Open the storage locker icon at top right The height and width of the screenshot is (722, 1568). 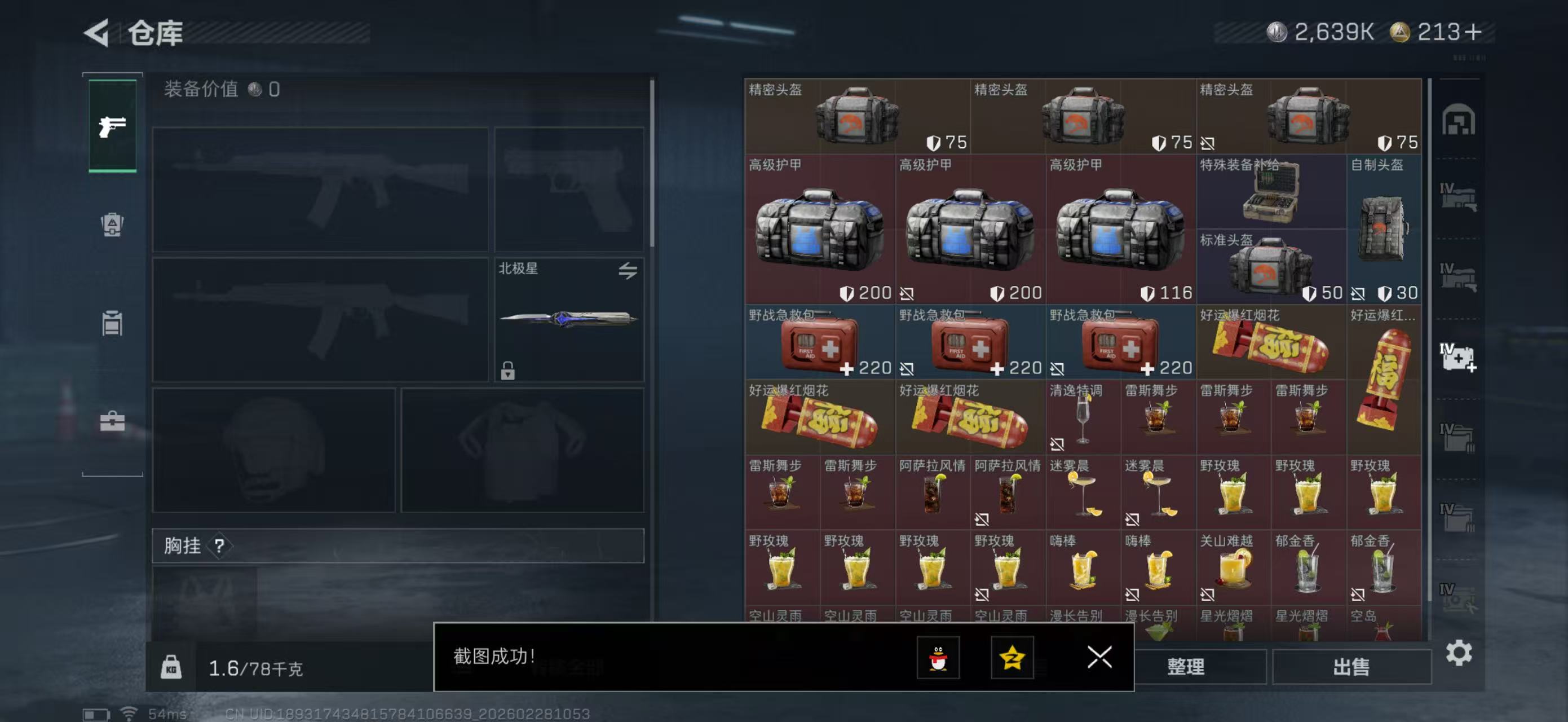click(x=1460, y=122)
